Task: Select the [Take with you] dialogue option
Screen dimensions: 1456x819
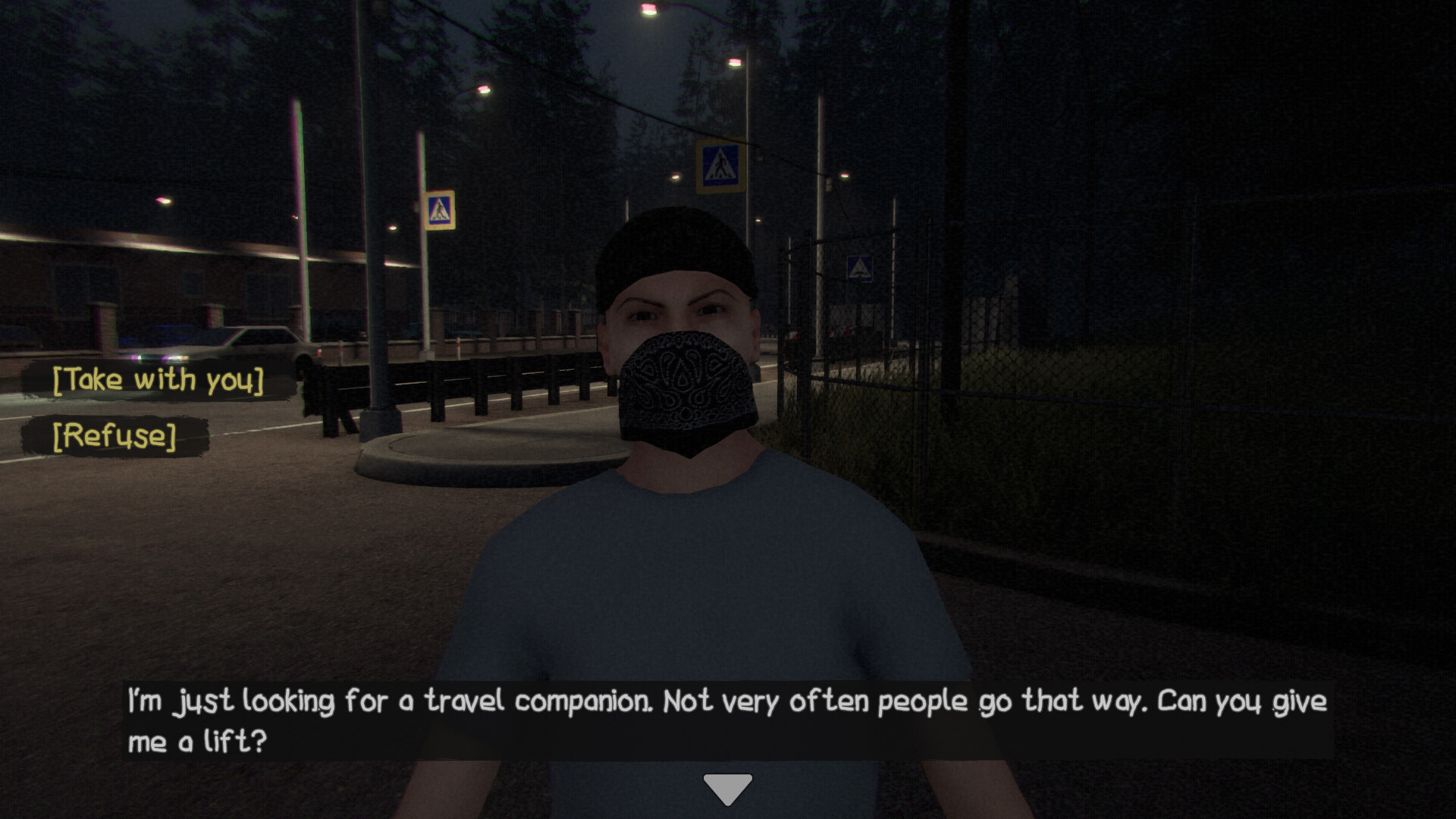Action: coord(156,379)
